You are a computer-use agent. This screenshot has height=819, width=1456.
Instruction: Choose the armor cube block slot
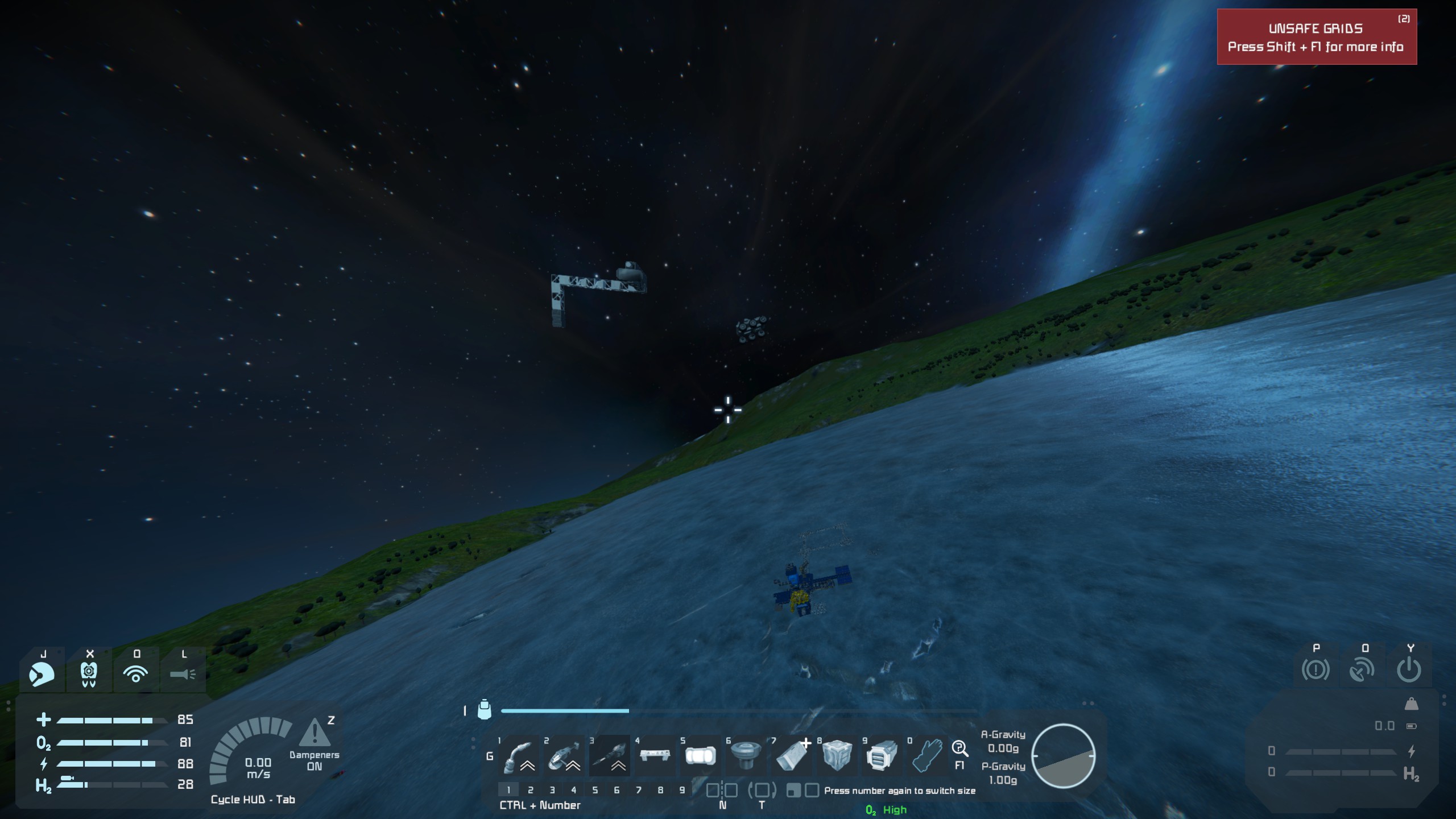point(837,756)
